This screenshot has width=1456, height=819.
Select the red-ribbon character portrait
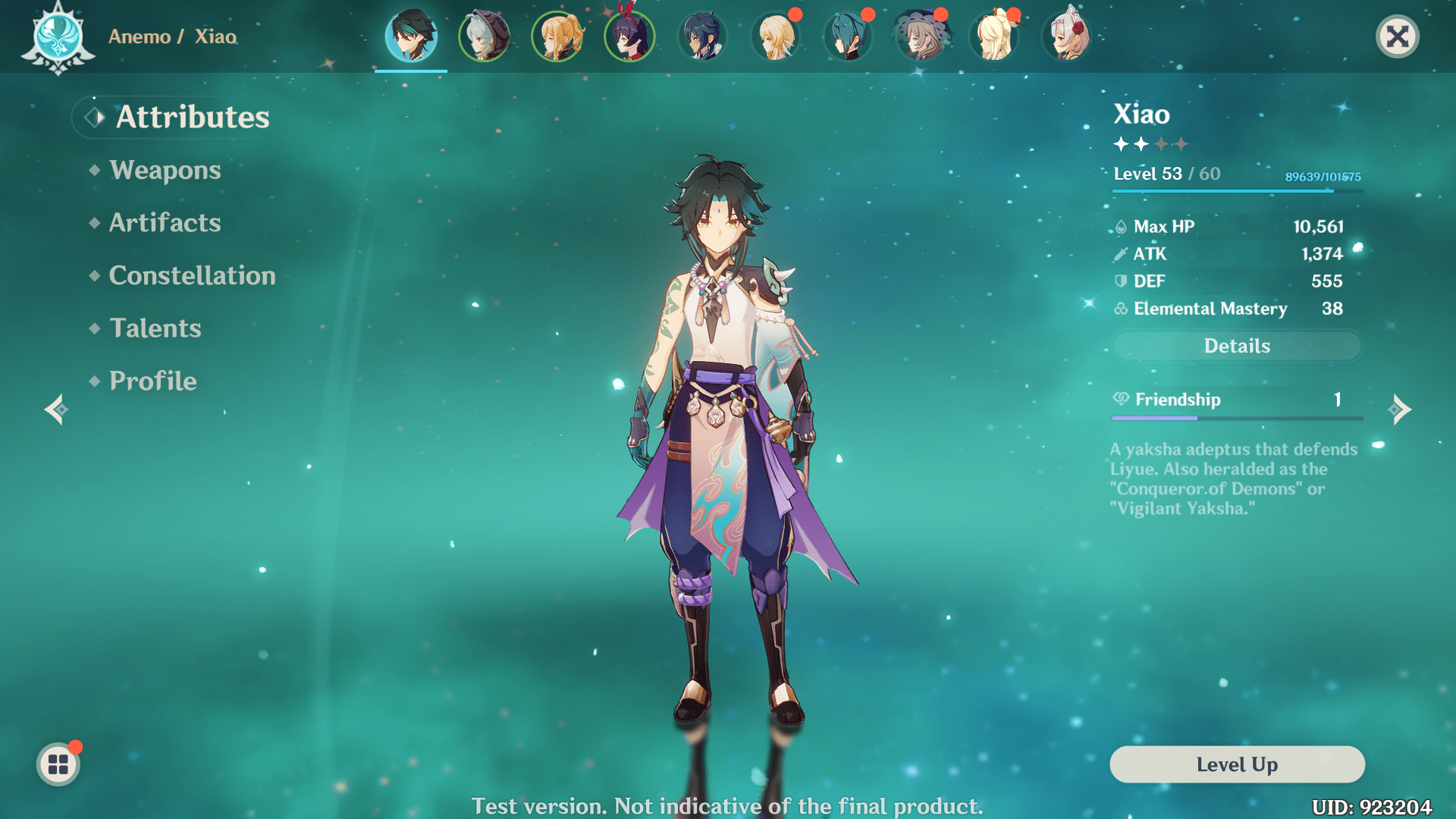(x=629, y=36)
